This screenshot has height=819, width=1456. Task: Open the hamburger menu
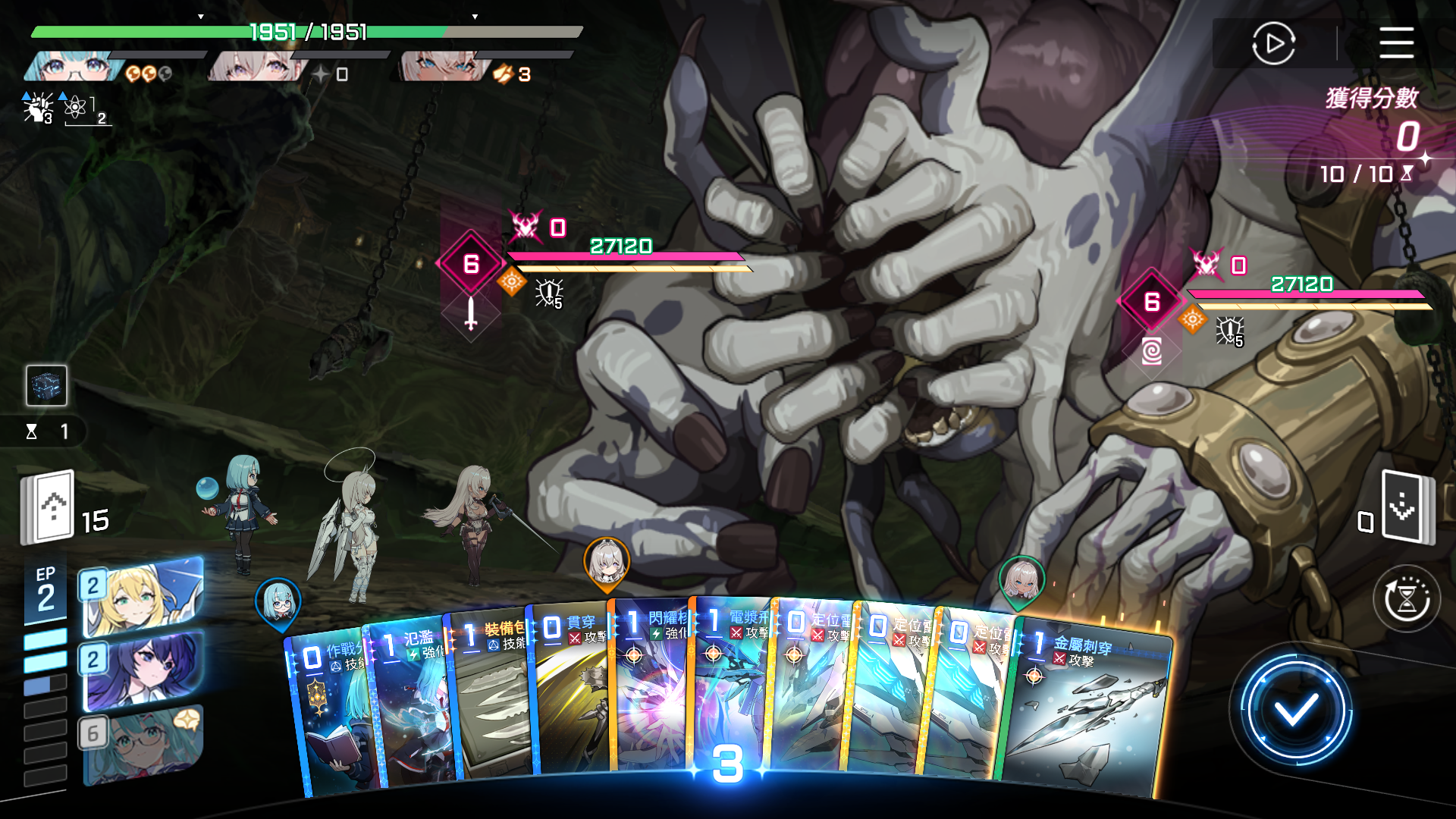[1396, 42]
